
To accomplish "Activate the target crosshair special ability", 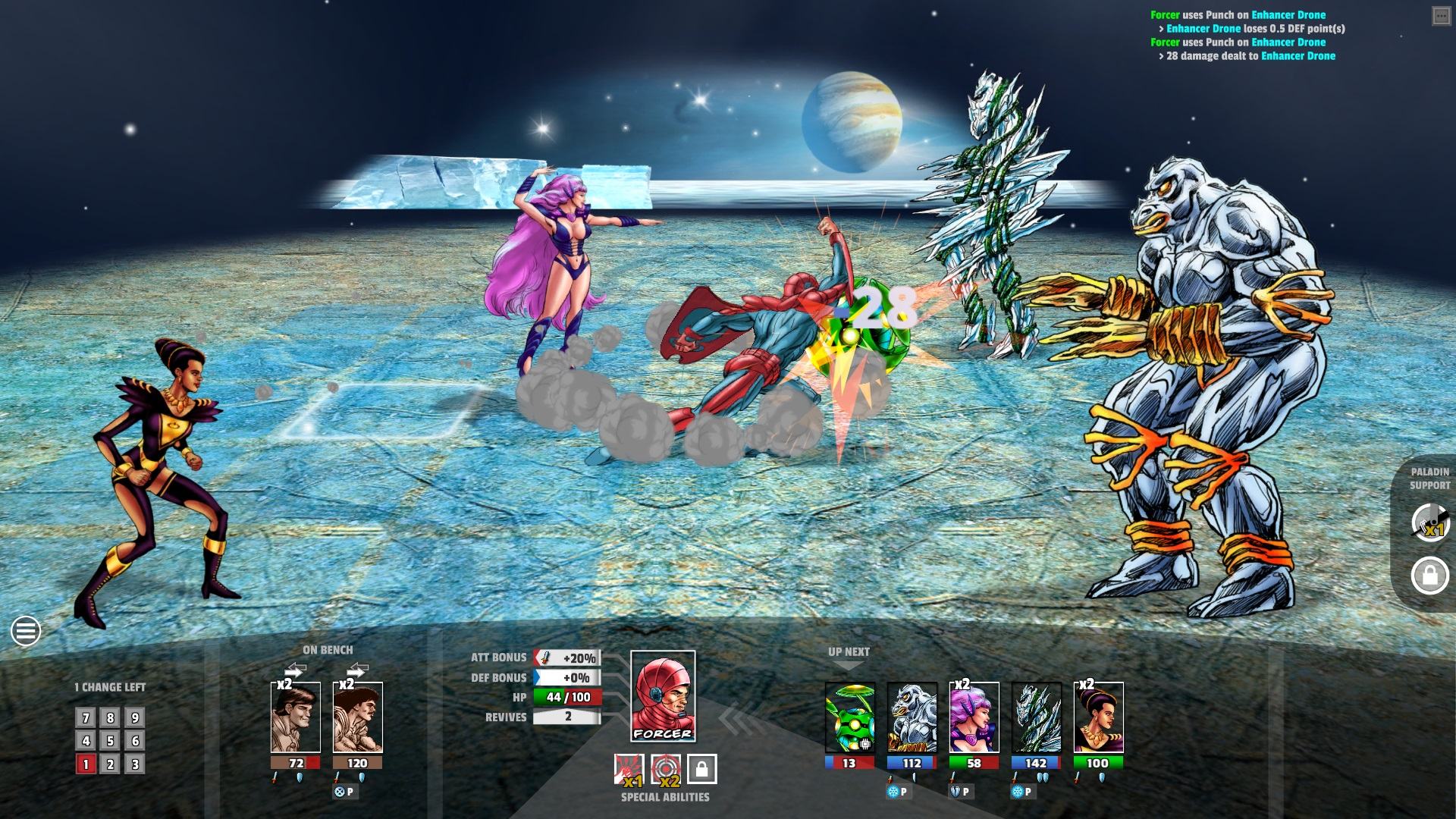I will pyautogui.click(x=665, y=769).
